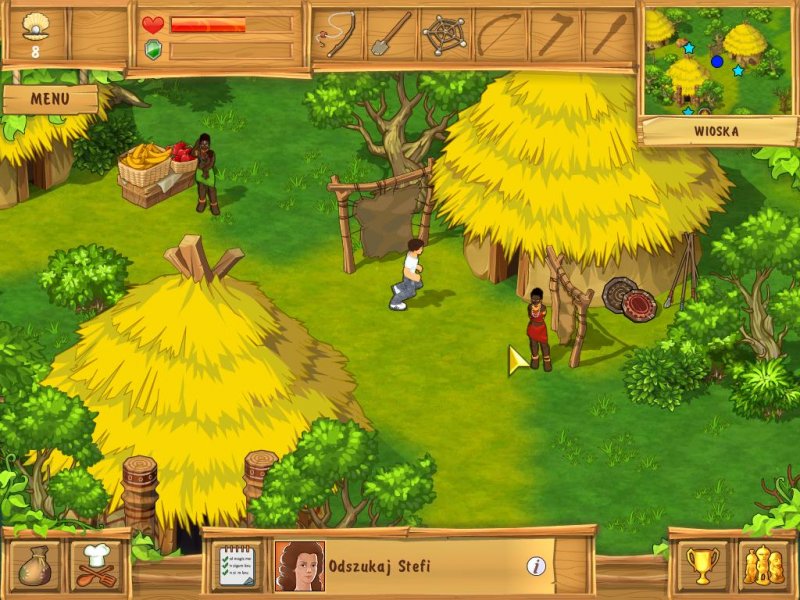Viewport: 800px width, 600px height.
Task: Open the cooking recipes chef hat icon
Action: (97, 565)
